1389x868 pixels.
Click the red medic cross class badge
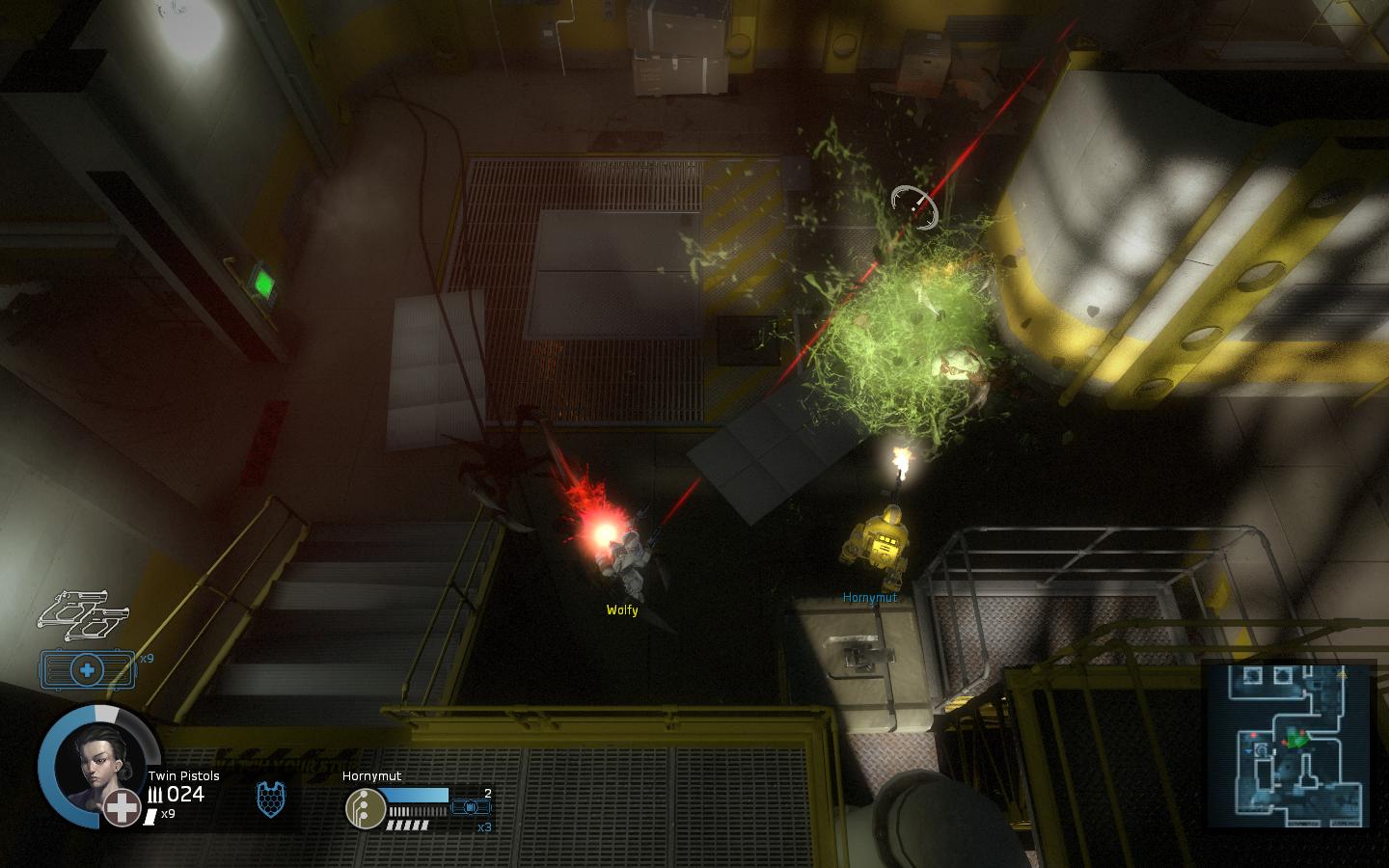(123, 808)
